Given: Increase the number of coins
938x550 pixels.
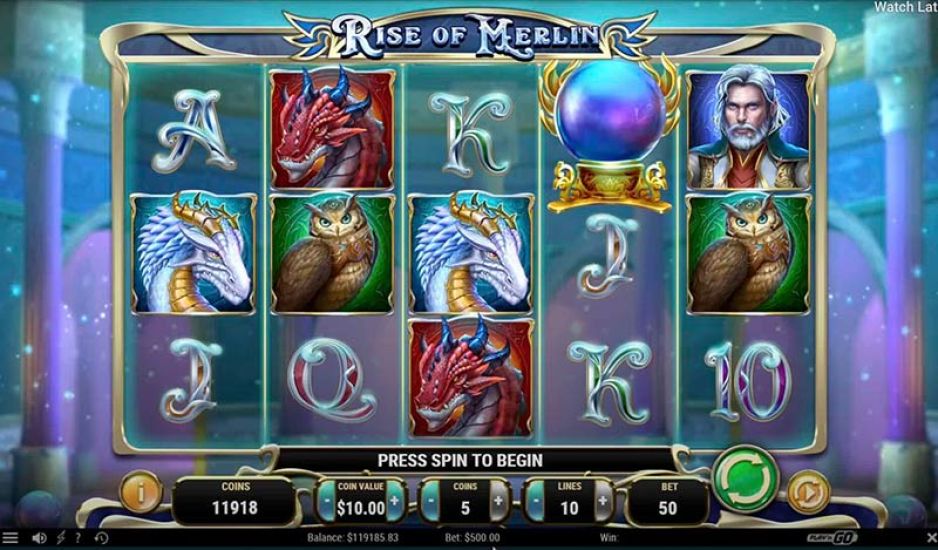Looking at the screenshot, I should pyautogui.click(x=498, y=500).
